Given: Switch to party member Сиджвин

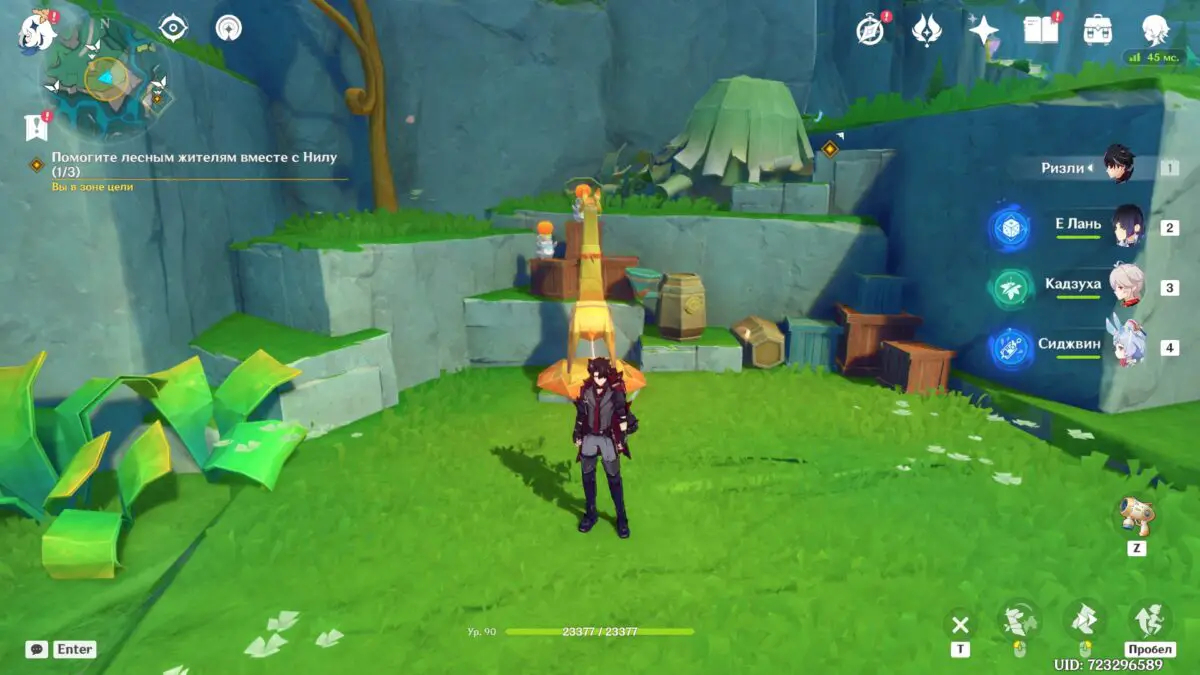Looking at the screenshot, I should (1072, 345).
